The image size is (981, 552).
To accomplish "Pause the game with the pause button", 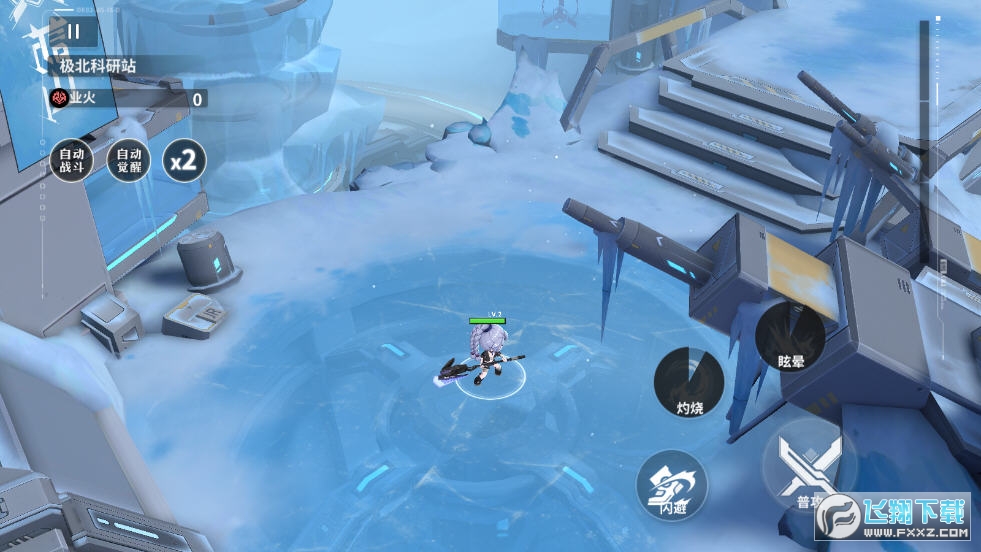I will point(73,31).
